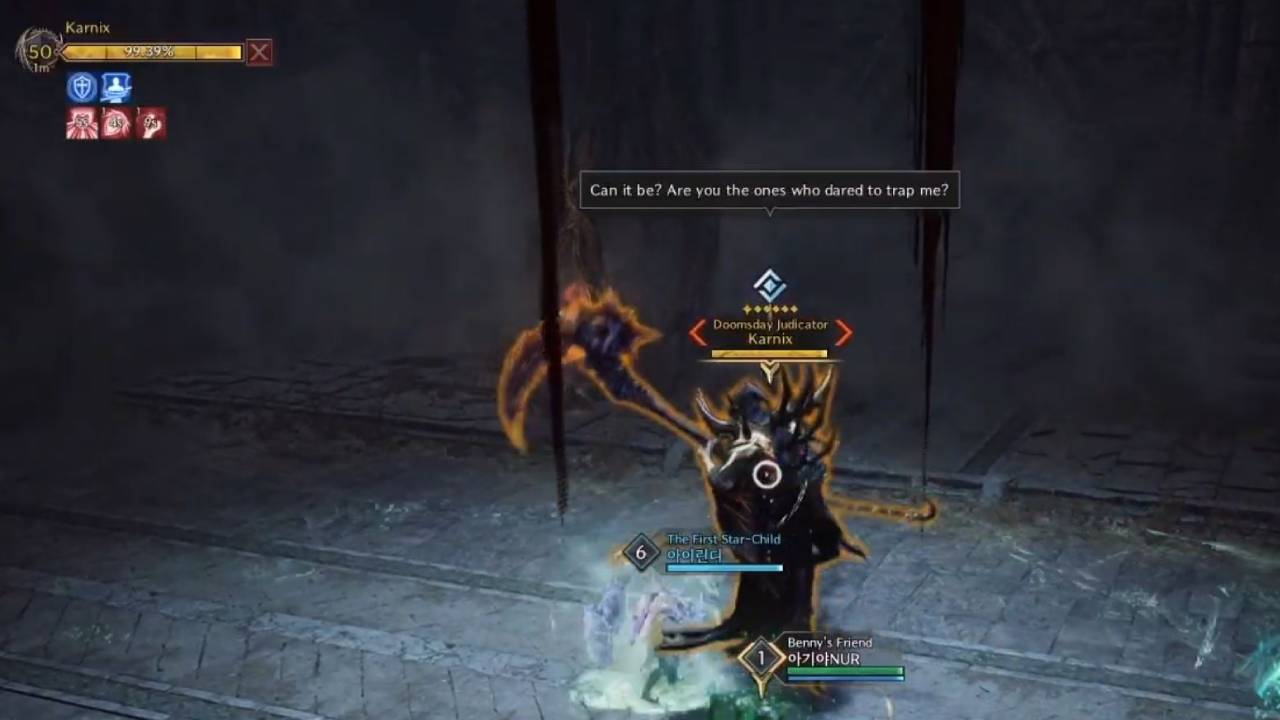Select the red 9s hand debuff icon

(151, 122)
